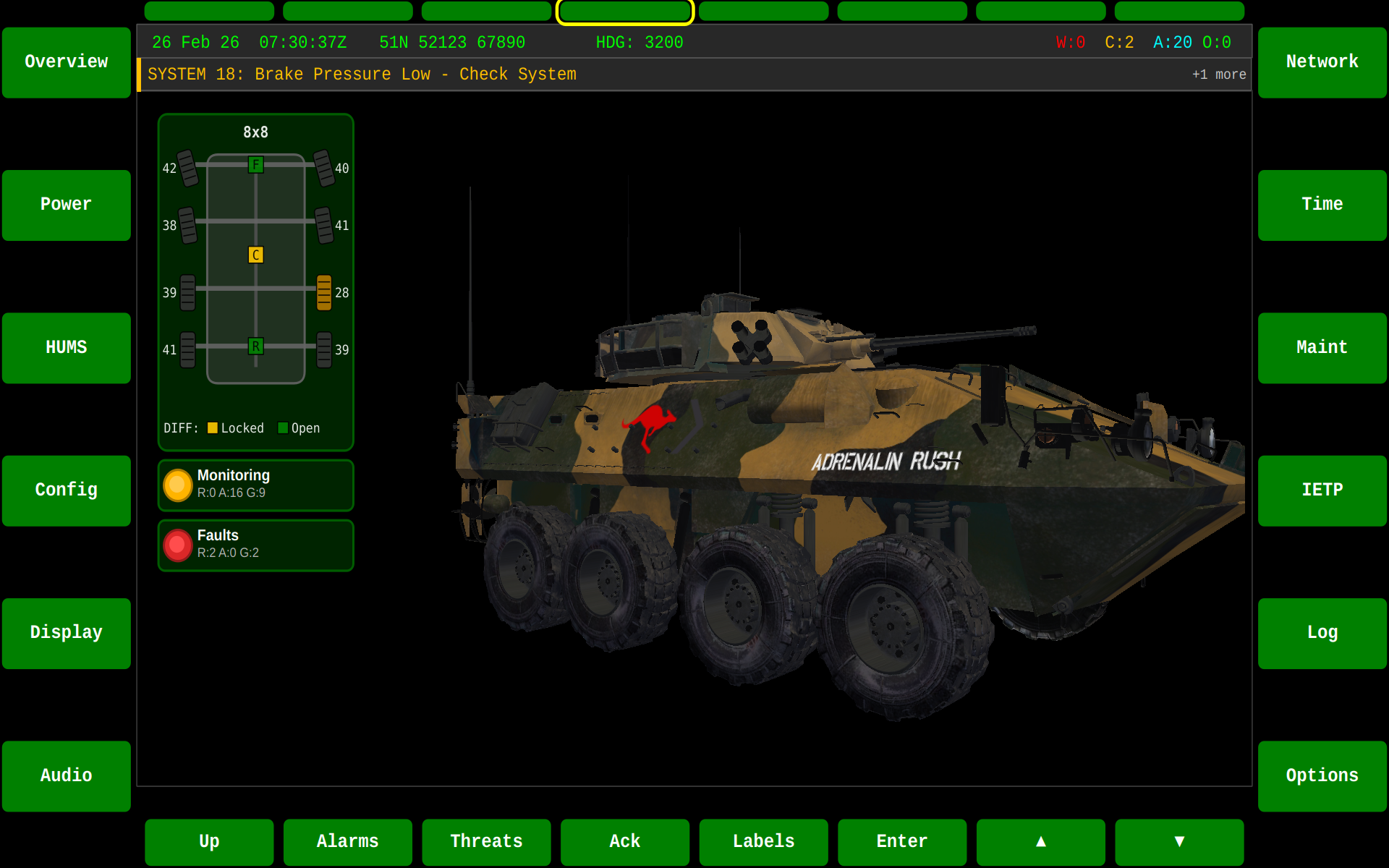
Task: Click the Monitoring amber status lamp
Action: pos(177,485)
